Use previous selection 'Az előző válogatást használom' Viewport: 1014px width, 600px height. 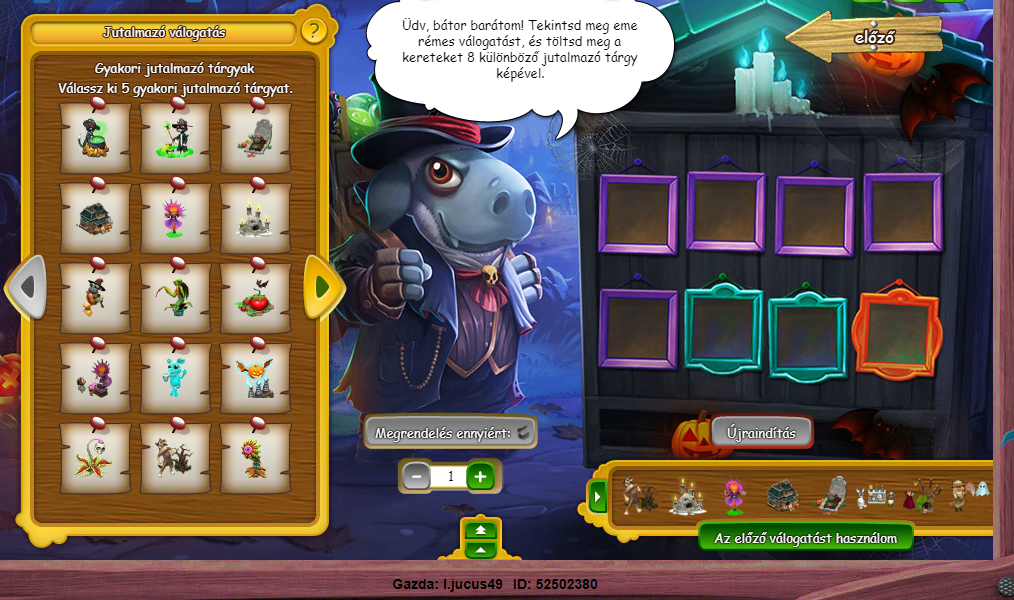[x=805, y=538]
